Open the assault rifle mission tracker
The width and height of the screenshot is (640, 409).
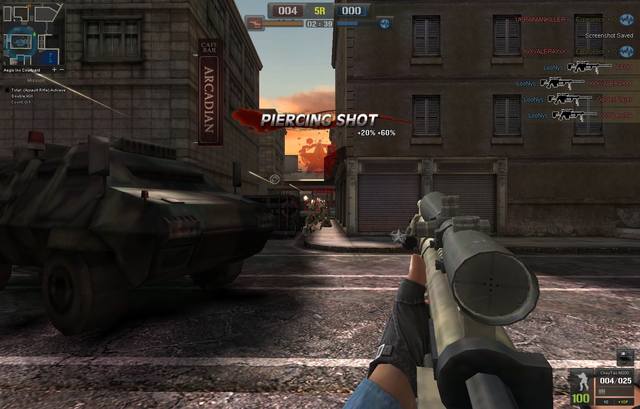pos(38,90)
